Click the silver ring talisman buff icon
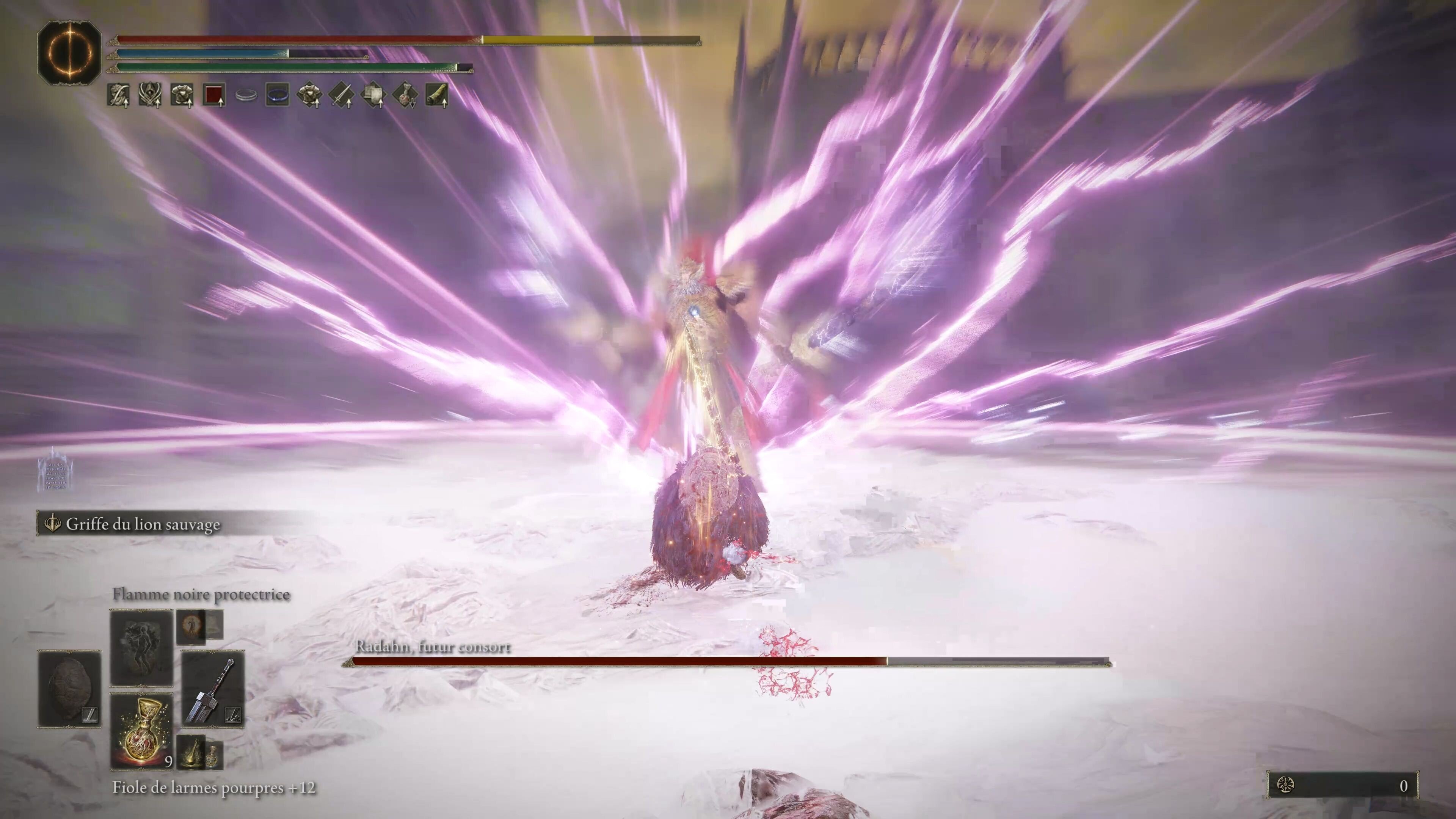 pos(246,96)
